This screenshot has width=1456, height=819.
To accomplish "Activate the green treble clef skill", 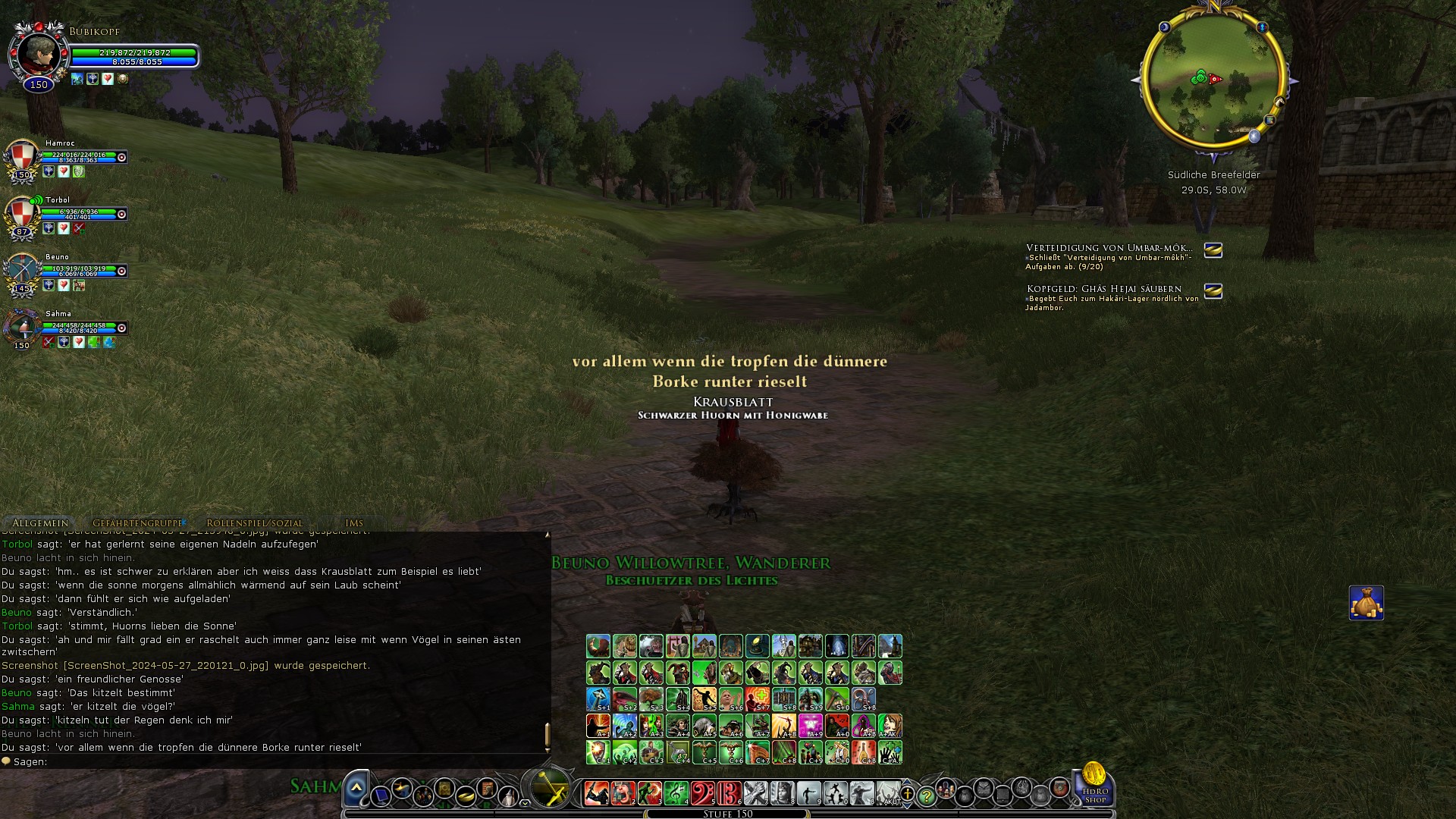I will click(x=676, y=793).
